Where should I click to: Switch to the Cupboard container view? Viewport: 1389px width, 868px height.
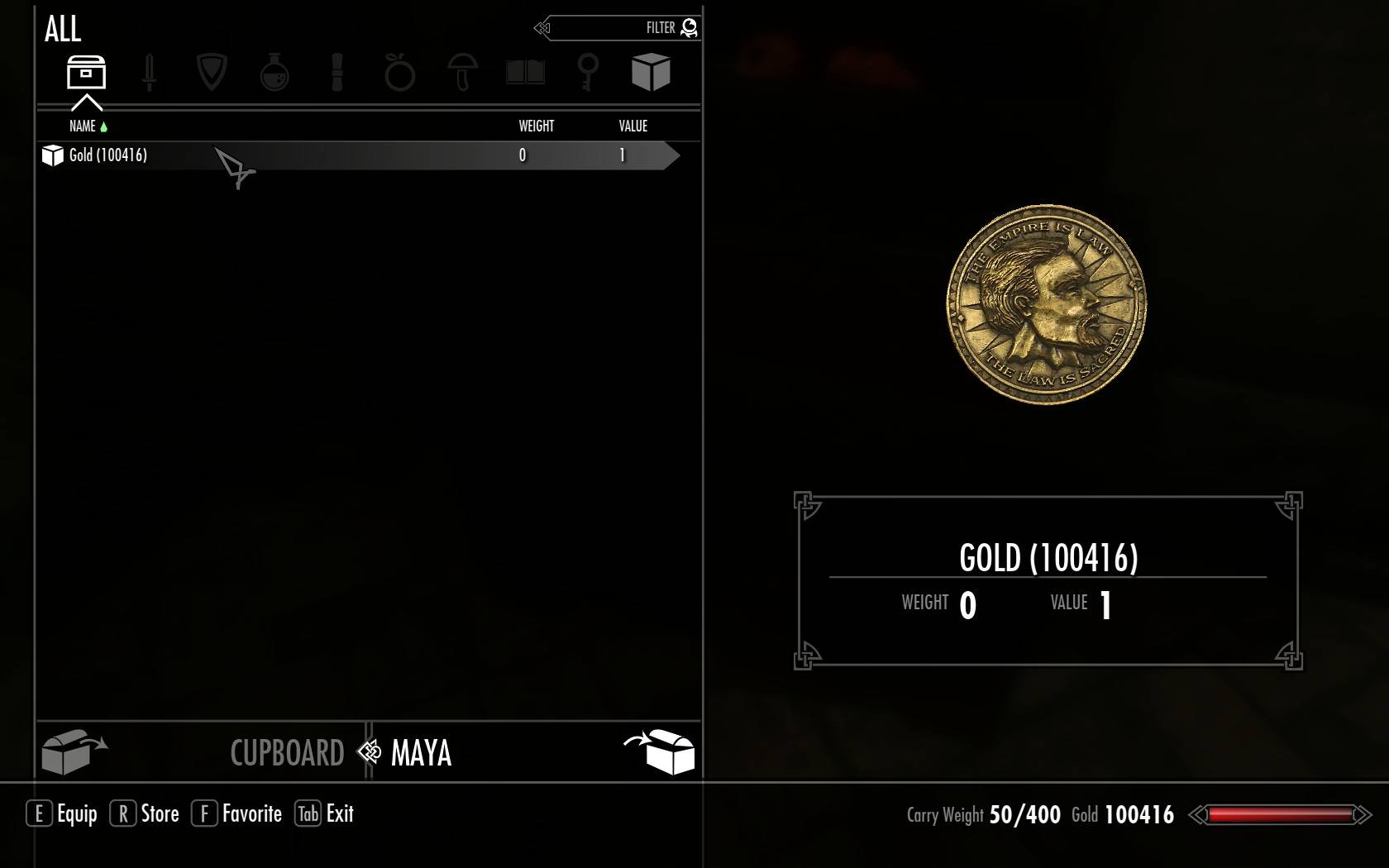coord(286,753)
